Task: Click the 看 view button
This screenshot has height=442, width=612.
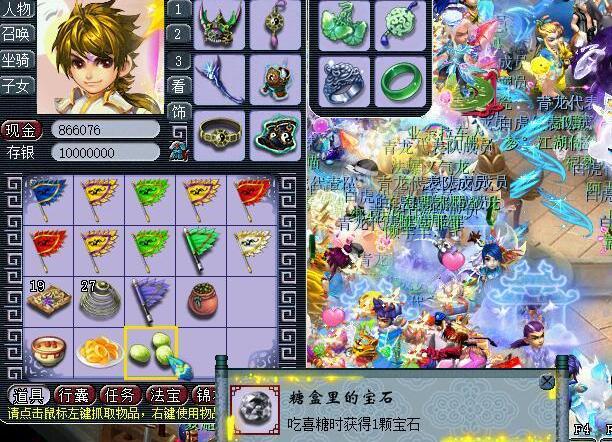Action: (x=178, y=85)
